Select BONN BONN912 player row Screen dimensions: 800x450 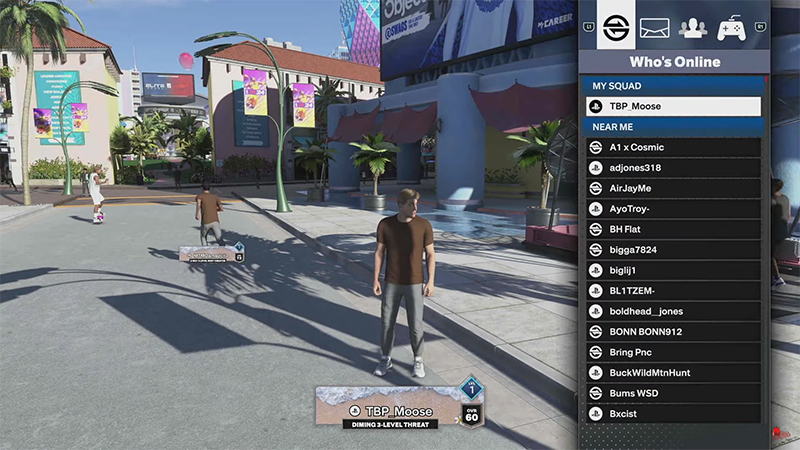coord(673,332)
